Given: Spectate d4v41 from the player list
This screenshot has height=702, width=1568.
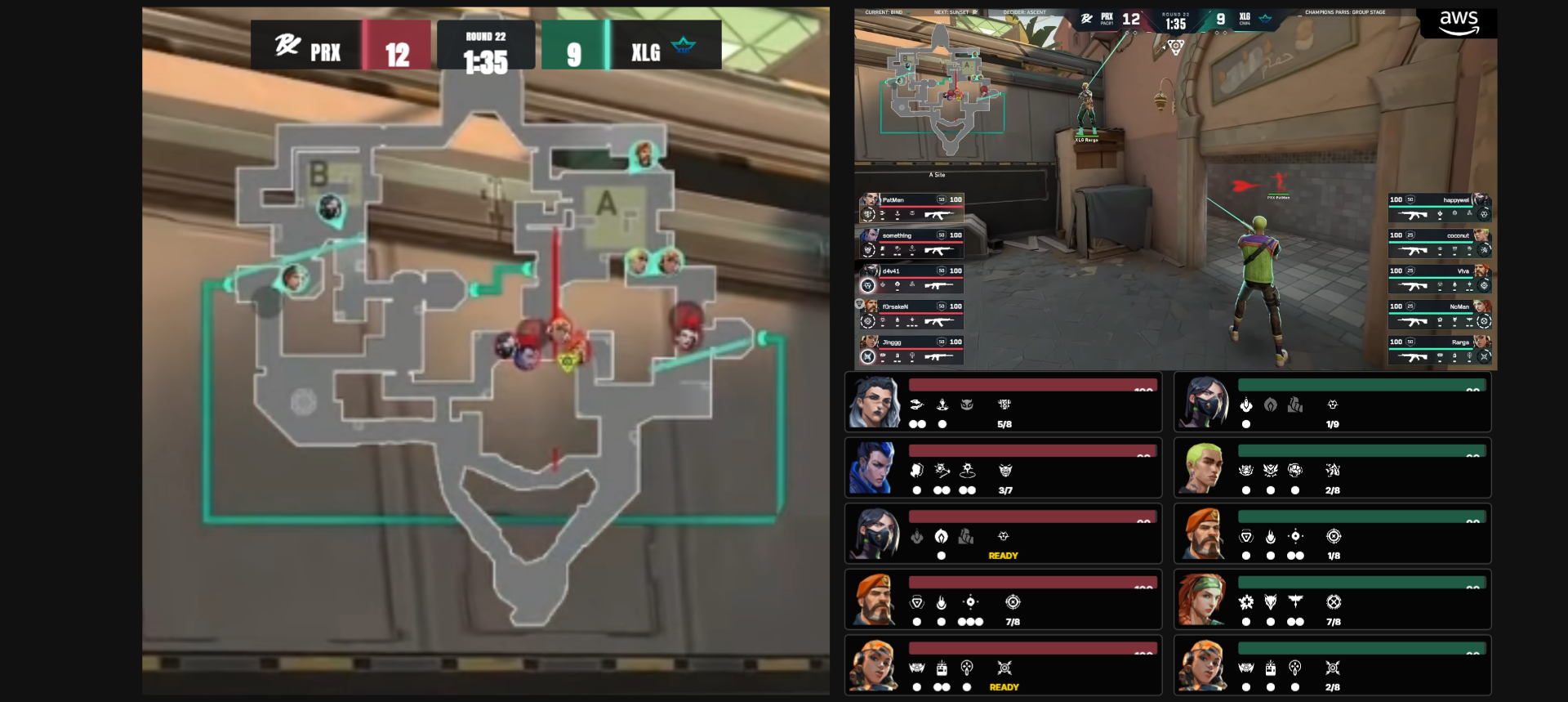Looking at the screenshot, I should pyautogui.click(x=911, y=279).
